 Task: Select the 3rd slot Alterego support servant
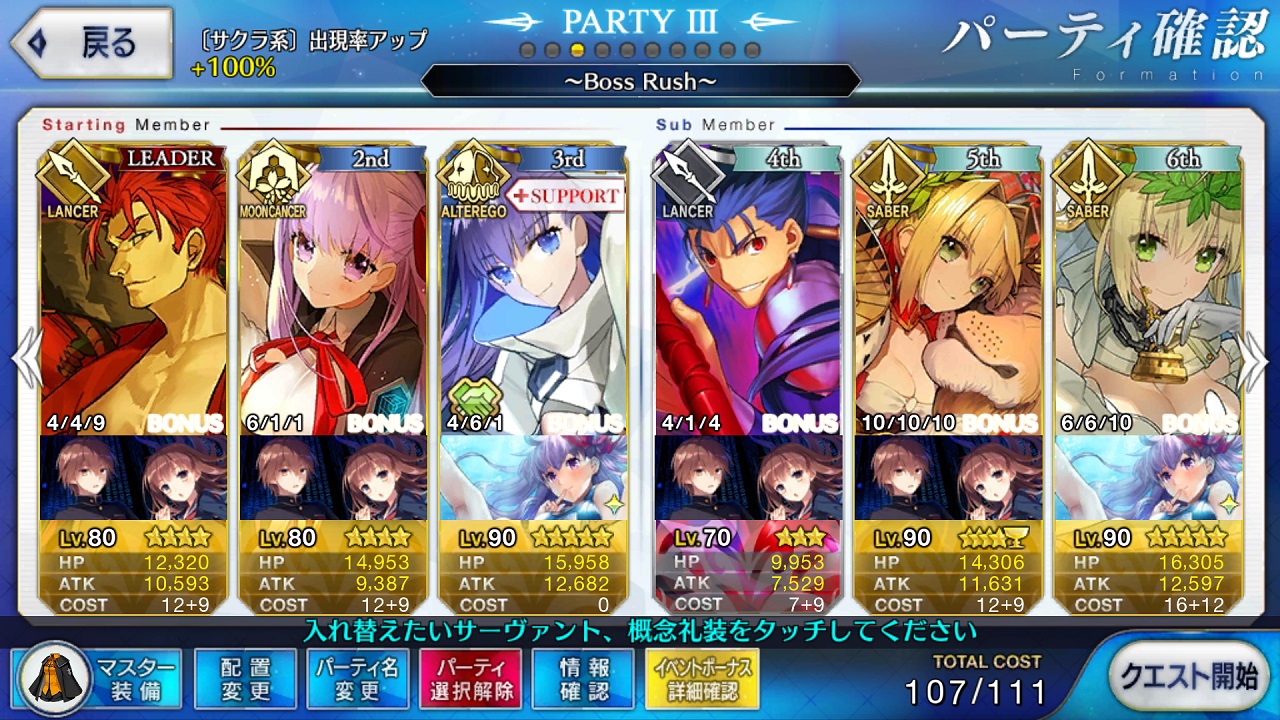tap(533, 290)
